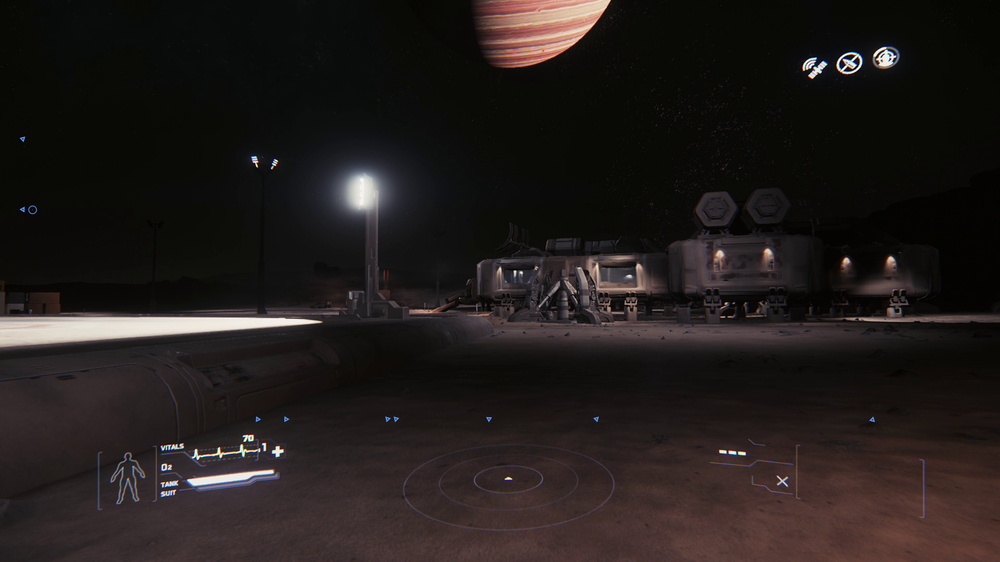Select the X mark in weapon panel
The width and height of the screenshot is (1000, 562).
pos(782,481)
